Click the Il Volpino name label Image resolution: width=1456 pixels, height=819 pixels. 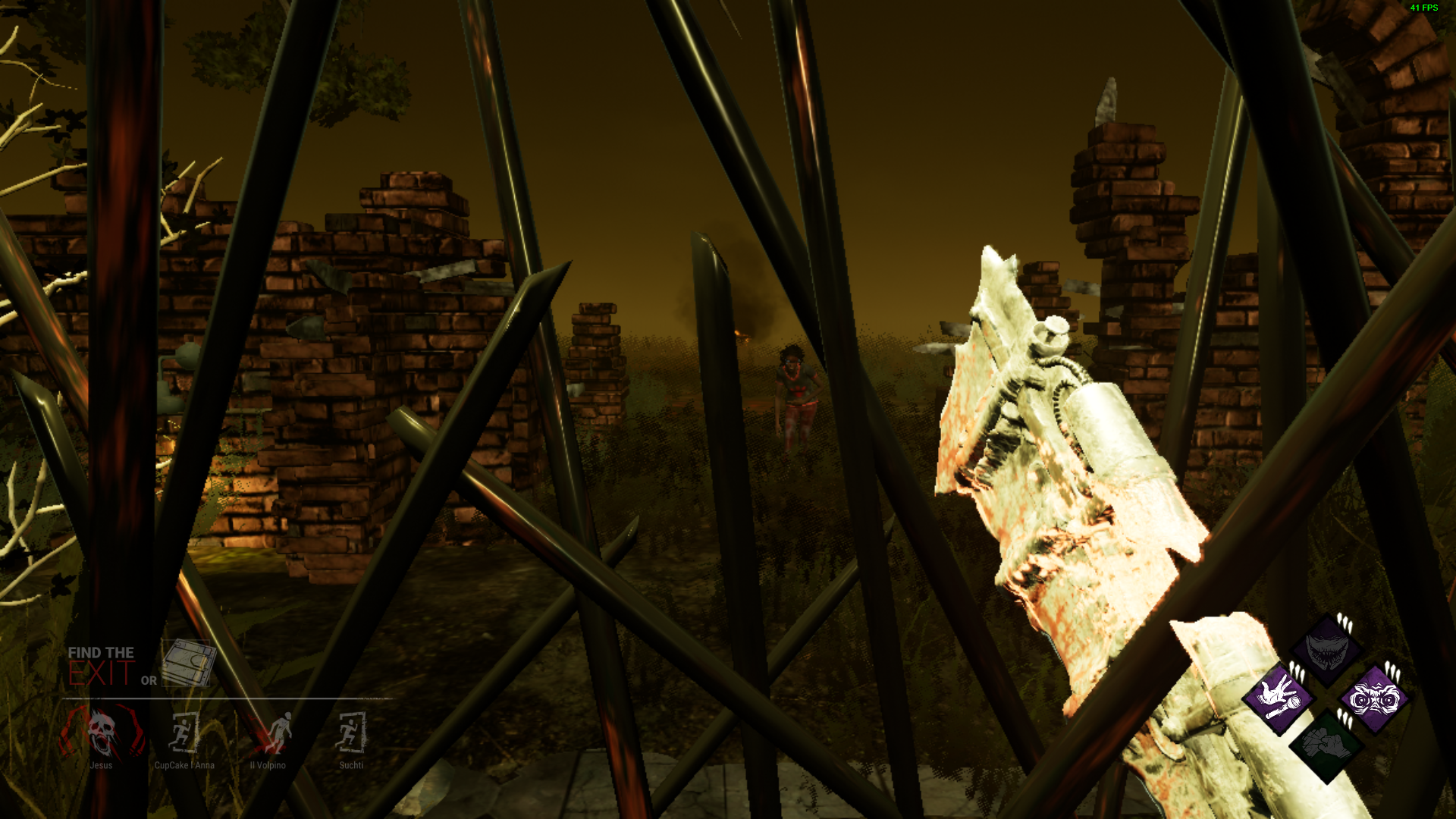[x=268, y=765]
